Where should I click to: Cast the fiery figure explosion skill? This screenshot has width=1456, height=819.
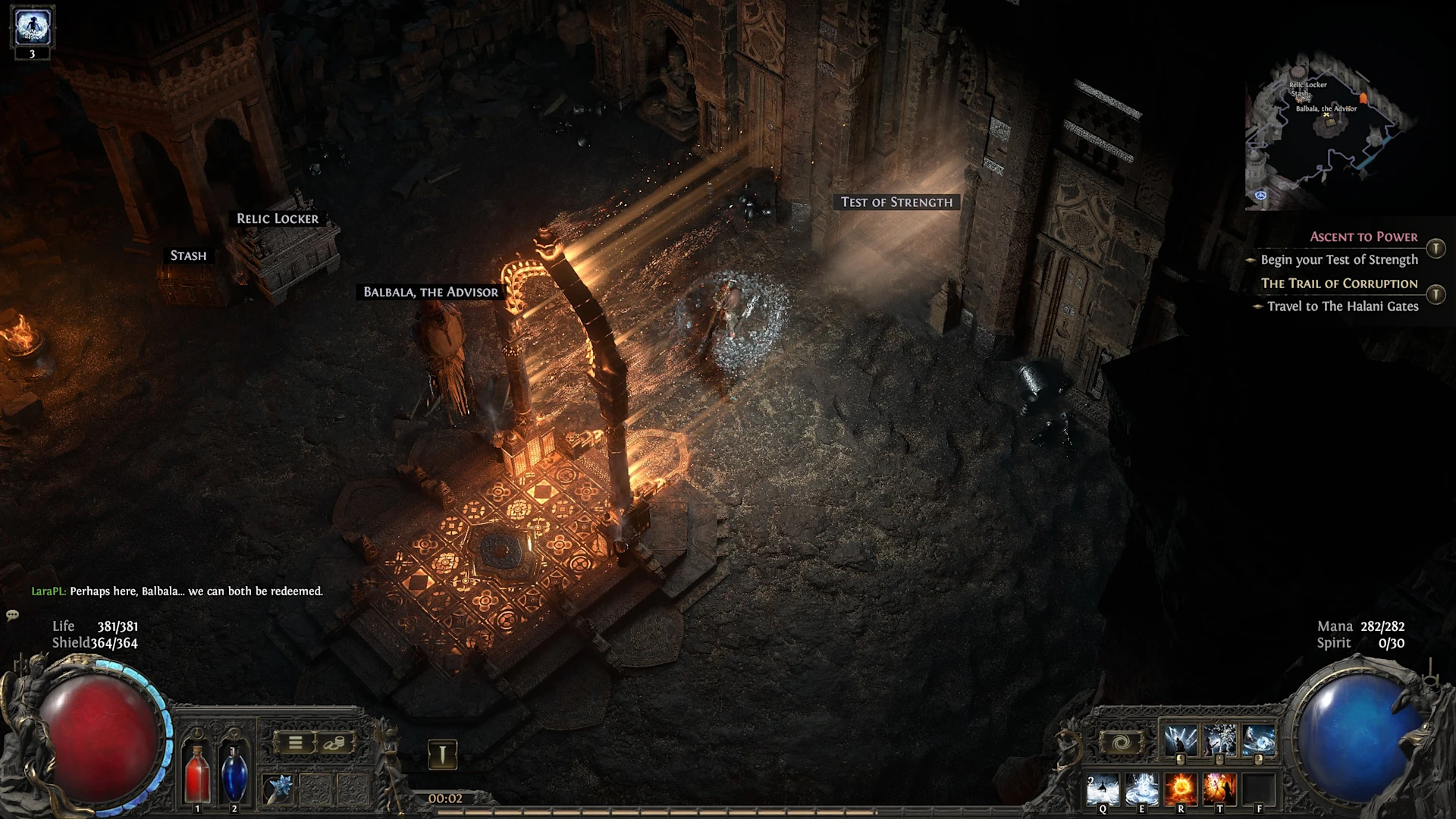point(1219,789)
